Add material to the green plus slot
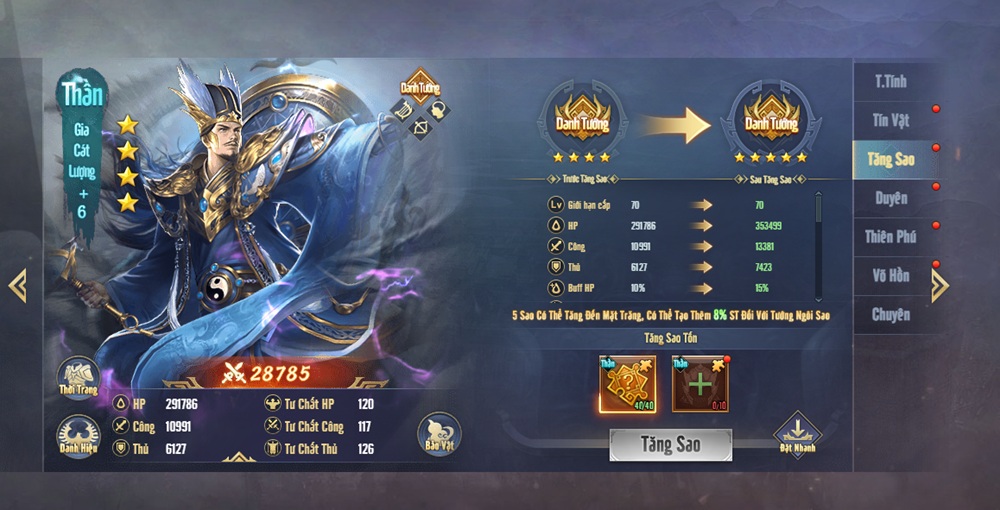The height and width of the screenshot is (510, 1000). coord(700,383)
